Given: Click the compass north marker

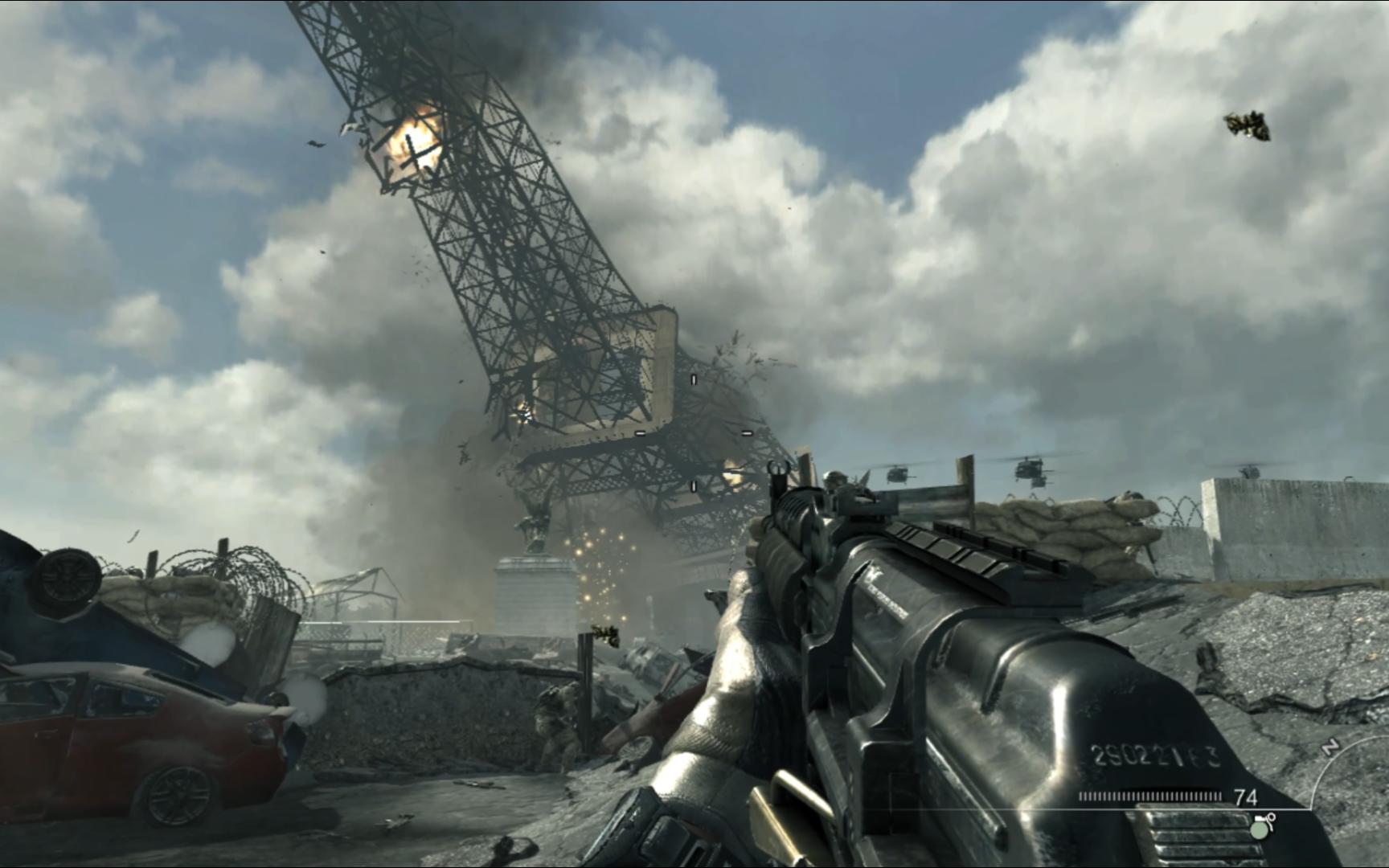Looking at the screenshot, I should coord(1330,747).
